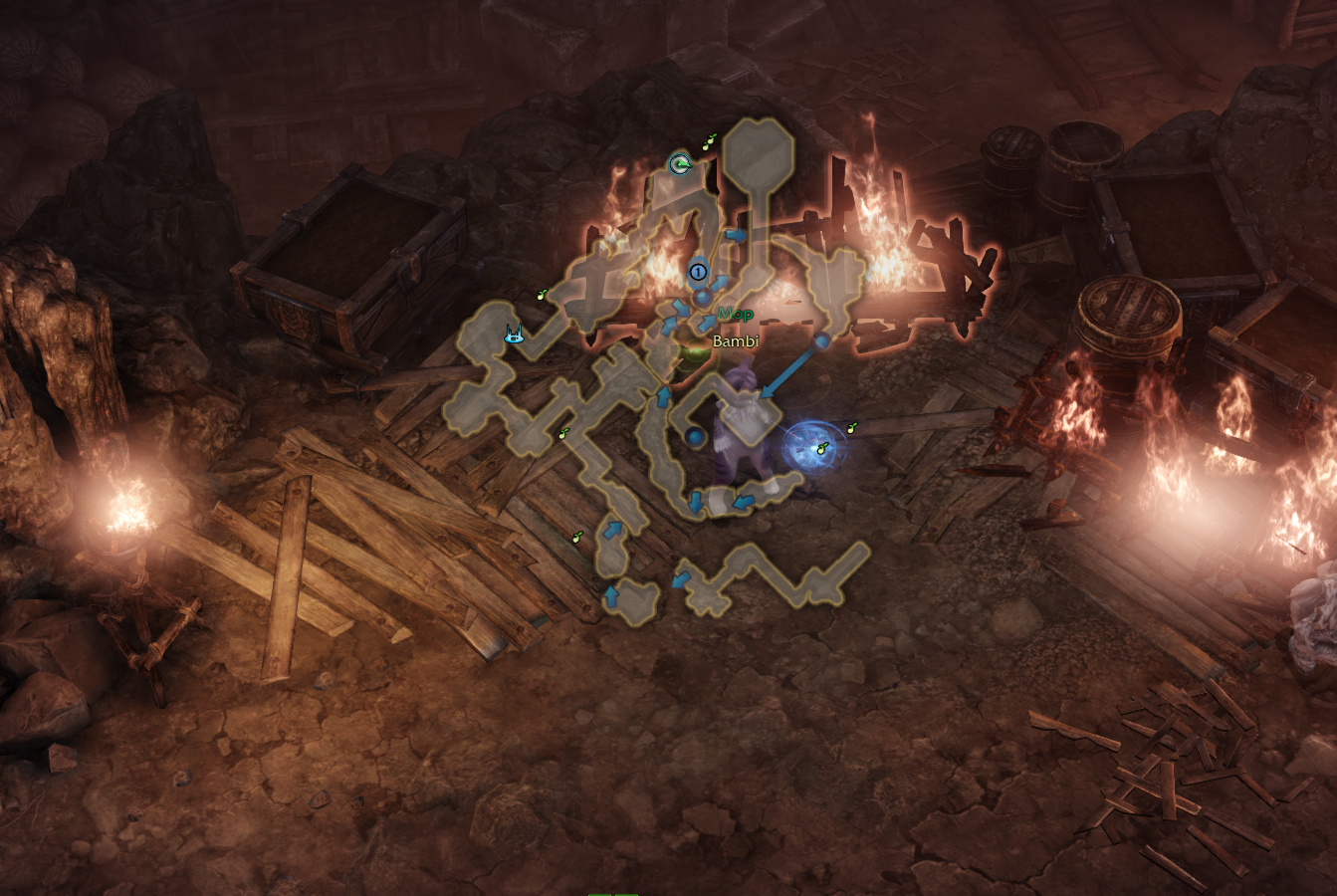
Task: Click the numbered 1 marker on the map
Action: point(698,271)
